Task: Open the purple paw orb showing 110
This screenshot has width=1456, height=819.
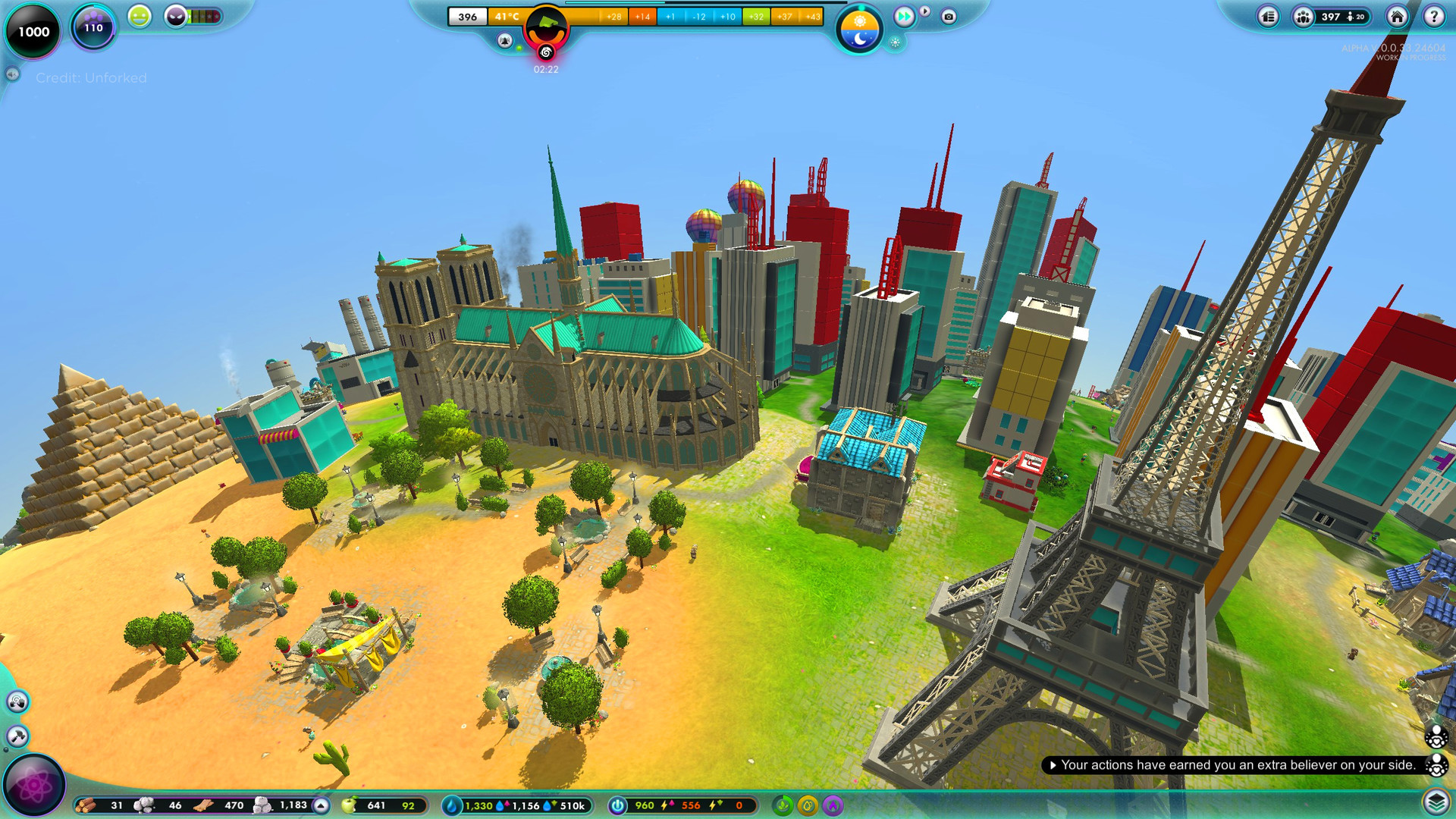Action: [93, 28]
